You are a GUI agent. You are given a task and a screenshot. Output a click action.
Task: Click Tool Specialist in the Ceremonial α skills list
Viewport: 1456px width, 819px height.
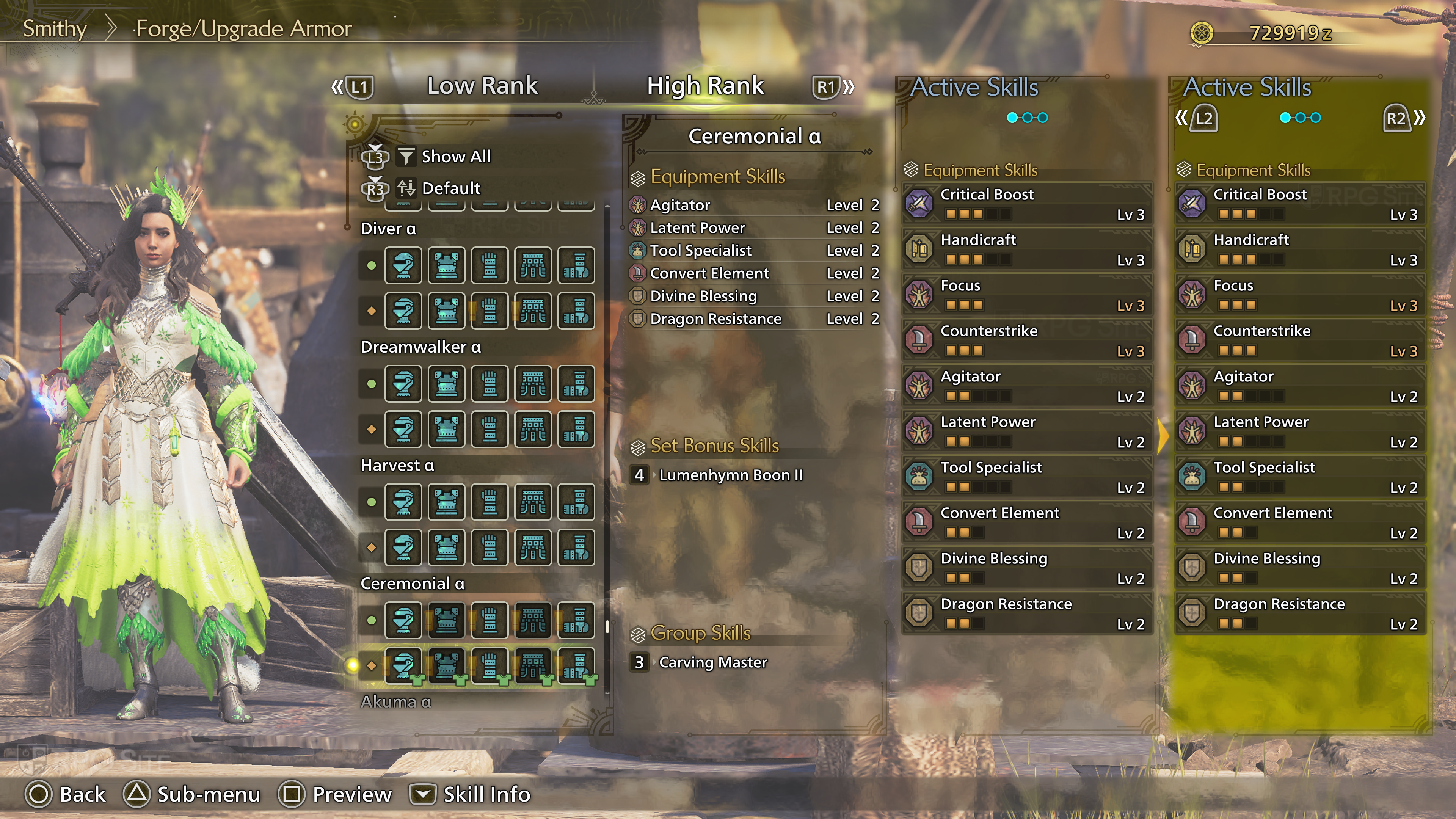click(x=700, y=250)
